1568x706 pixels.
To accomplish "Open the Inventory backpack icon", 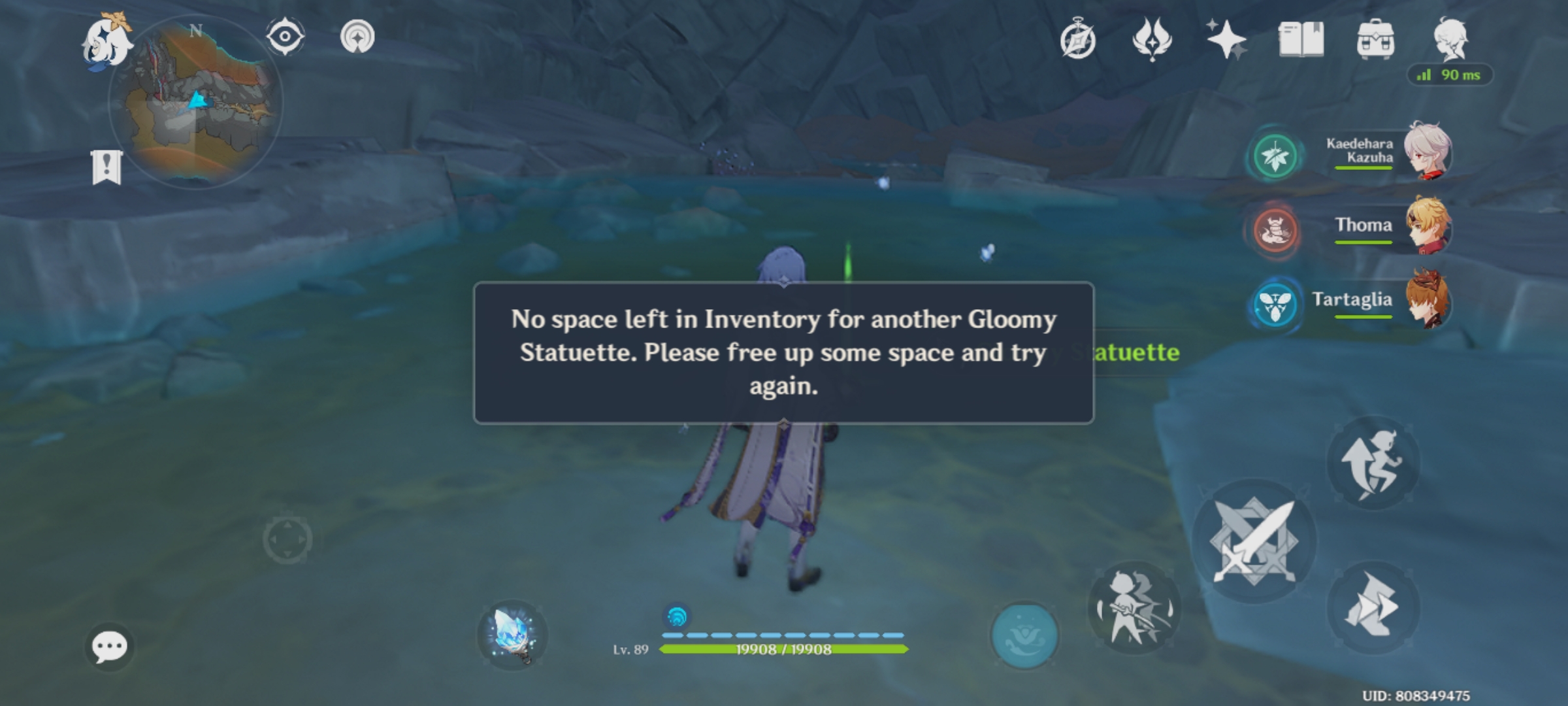I will pos(1375,41).
